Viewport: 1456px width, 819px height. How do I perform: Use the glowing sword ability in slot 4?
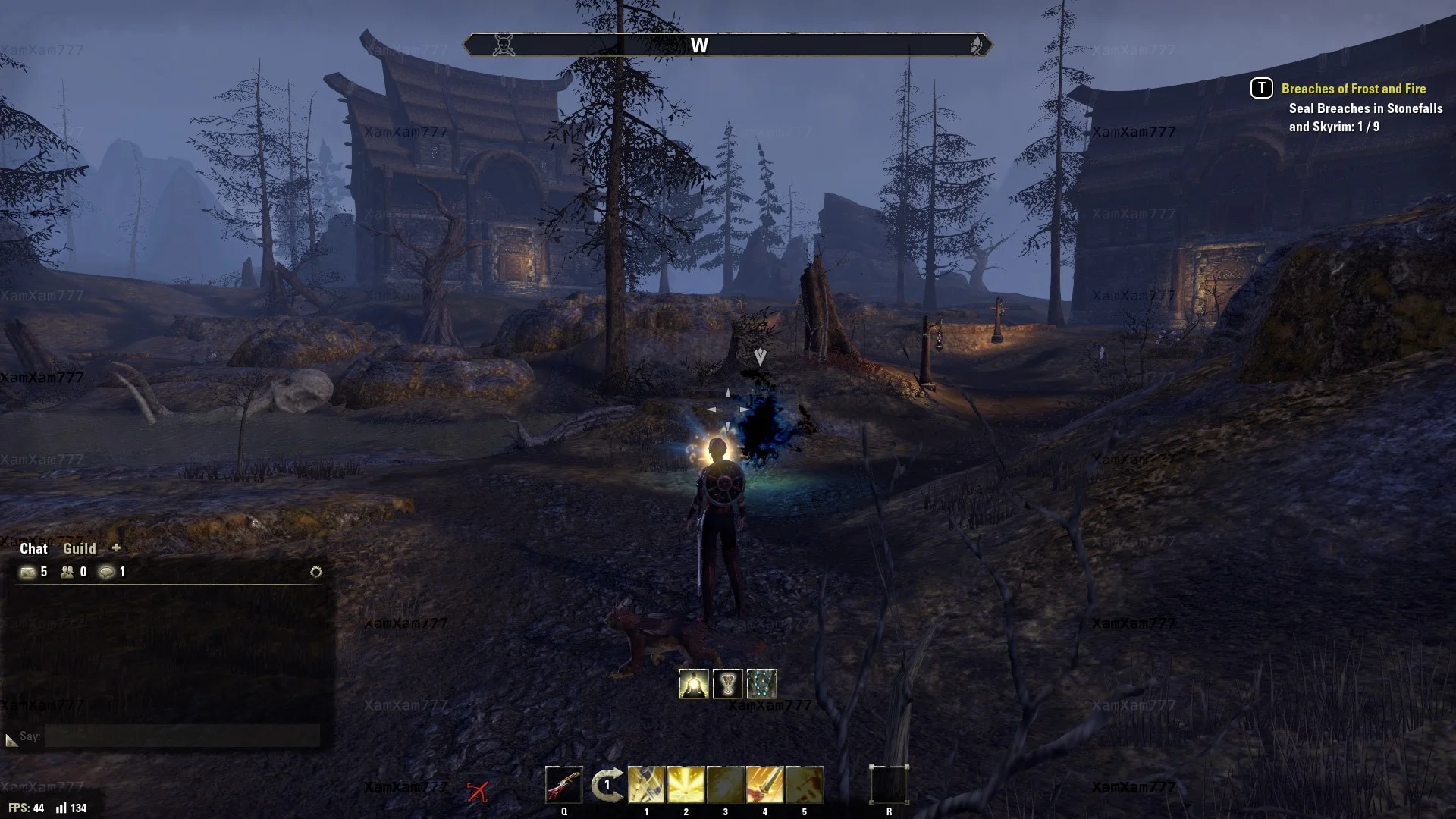[764, 785]
